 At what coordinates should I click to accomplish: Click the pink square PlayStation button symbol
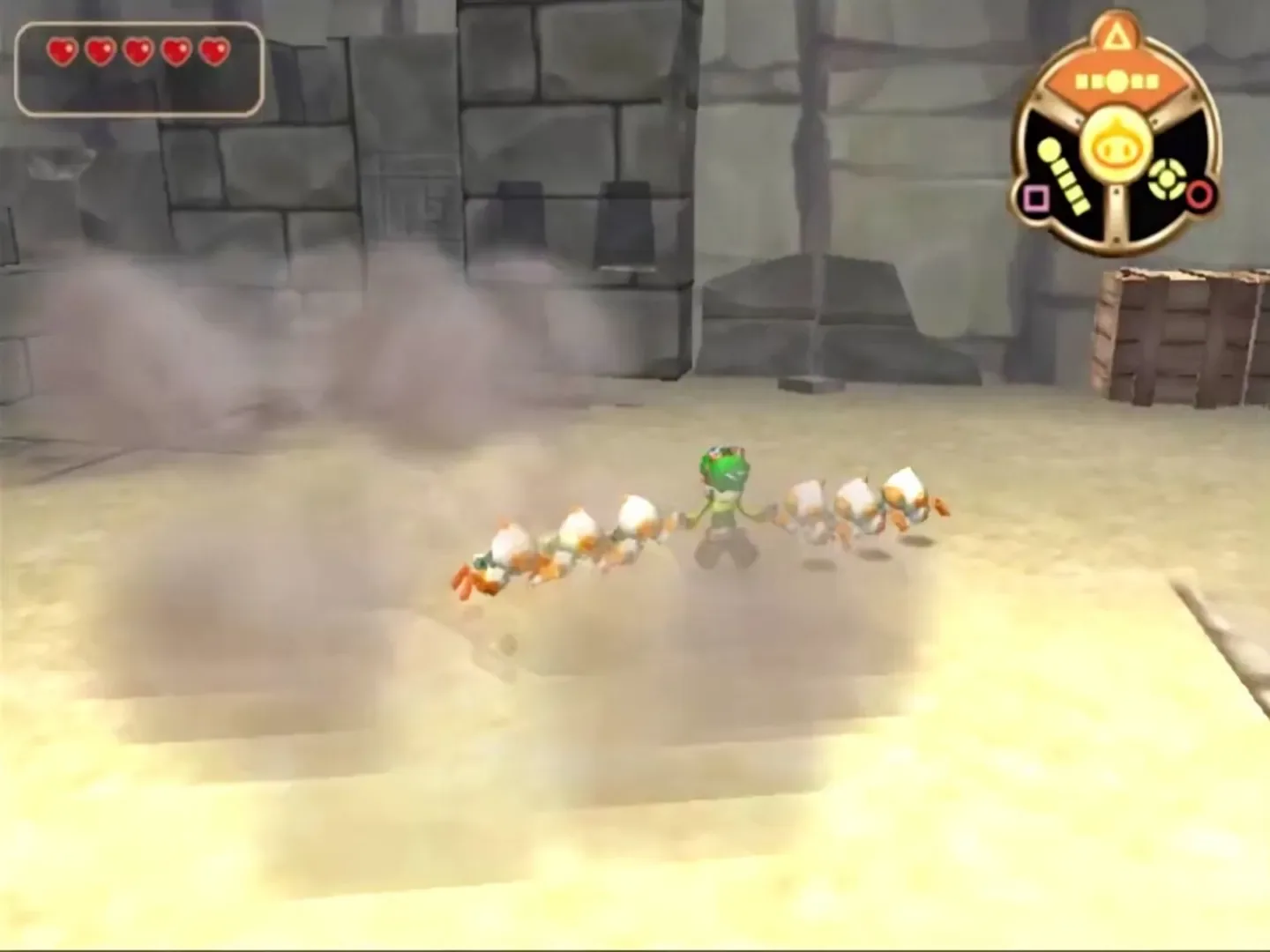(1037, 199)
